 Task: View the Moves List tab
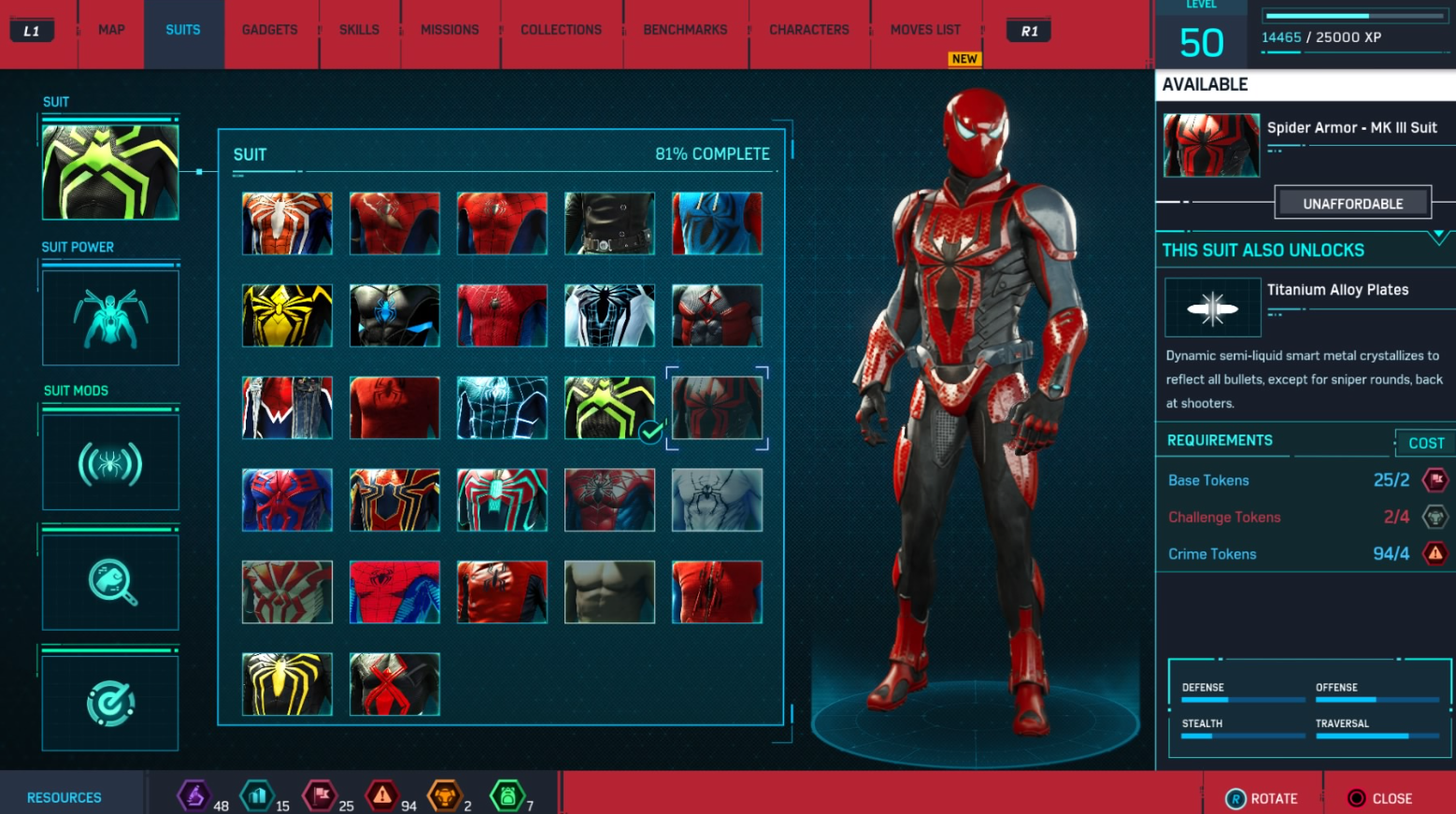tap(925, 30)
